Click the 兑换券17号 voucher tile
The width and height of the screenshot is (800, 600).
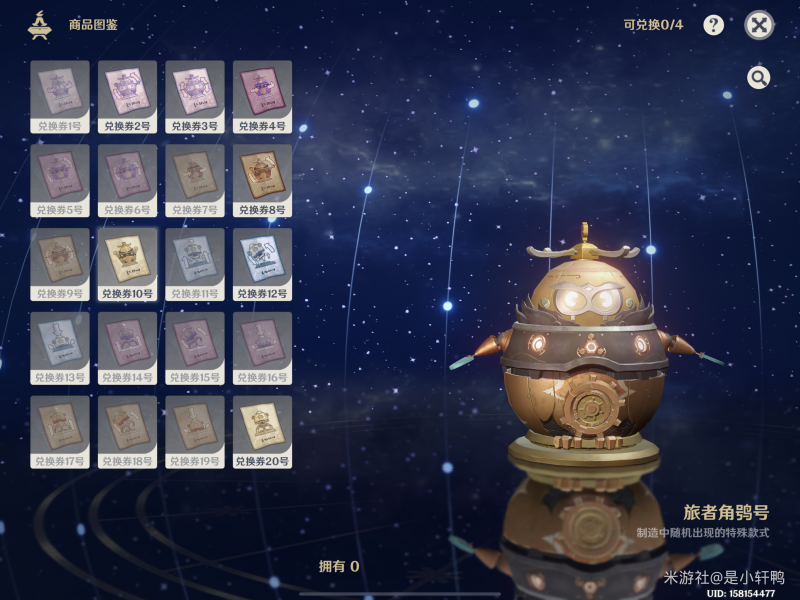[x=60, y=433]
